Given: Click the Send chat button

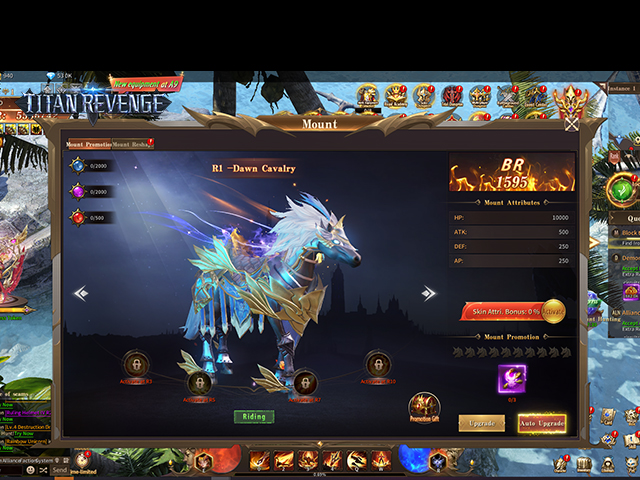Looking at the screenshot, I should (x=60, y=469).
